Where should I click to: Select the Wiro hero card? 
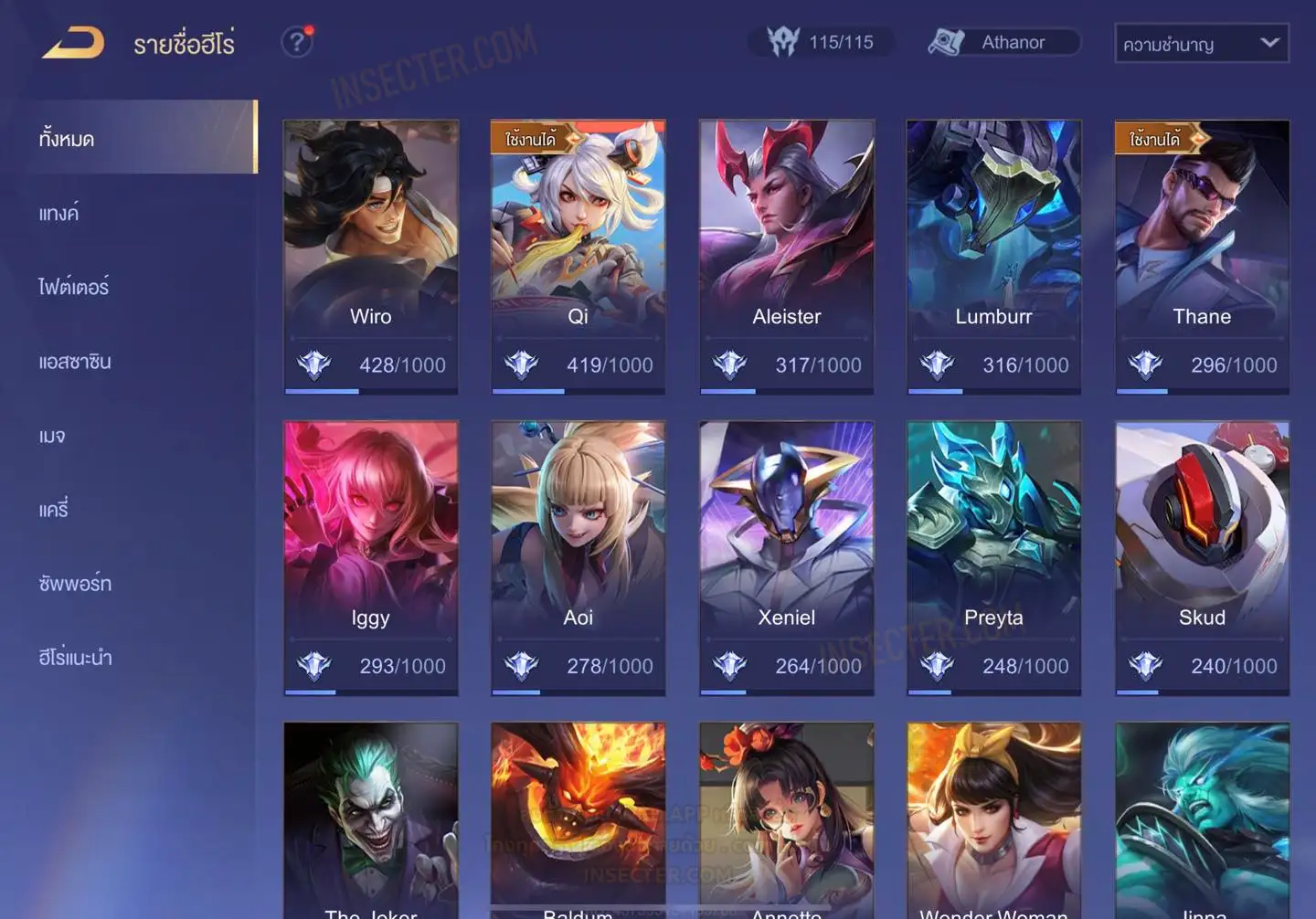pyautogui.click(x=370, y=256)
